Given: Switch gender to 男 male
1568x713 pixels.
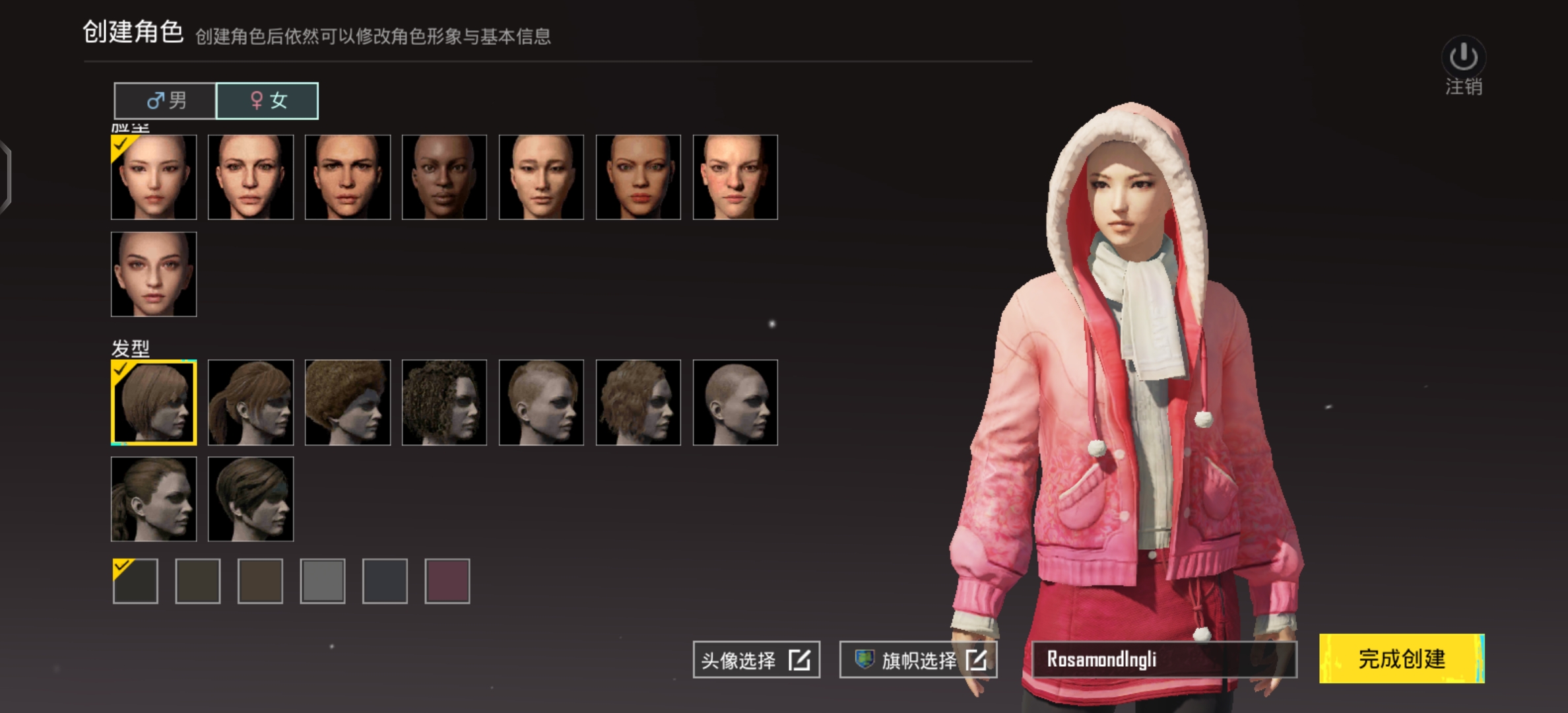Looking at the screenshot, I should coord(166,100).
